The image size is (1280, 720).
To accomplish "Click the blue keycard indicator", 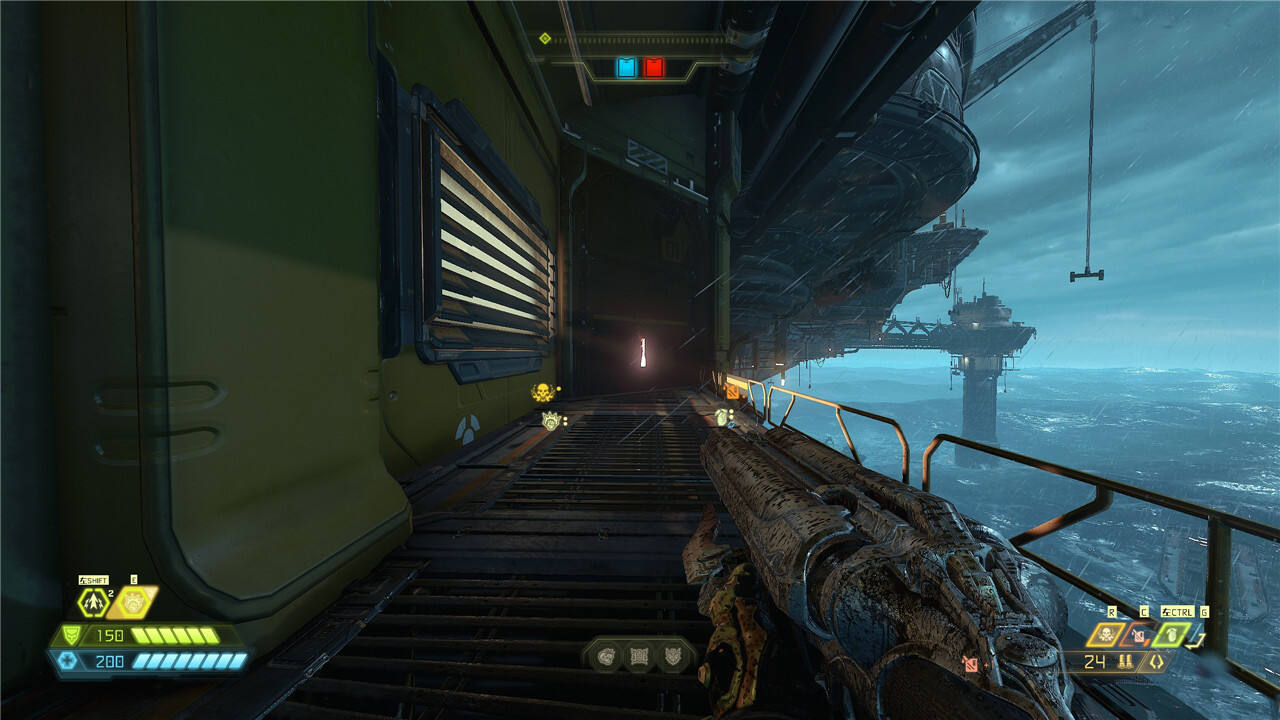I will 626,68.
